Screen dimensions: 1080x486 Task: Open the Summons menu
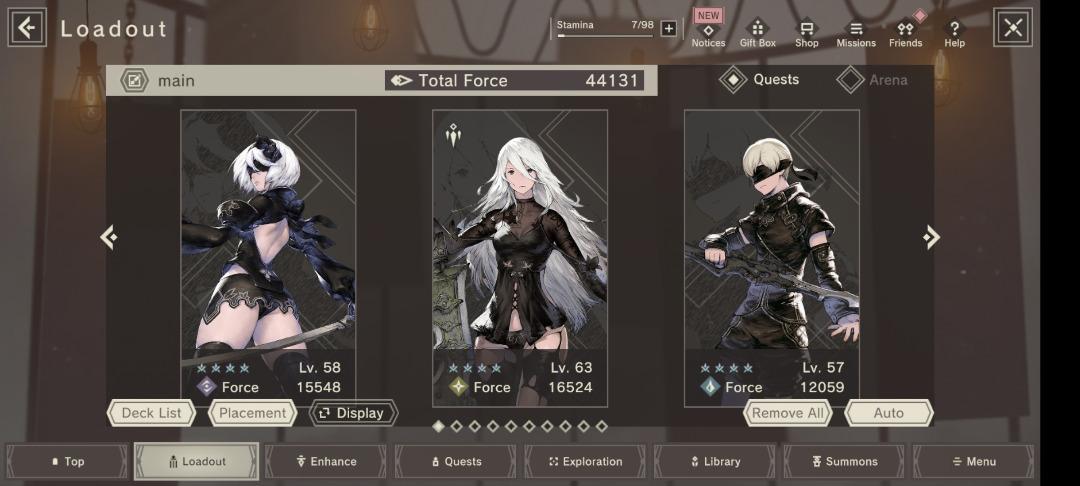click(844, 462)
